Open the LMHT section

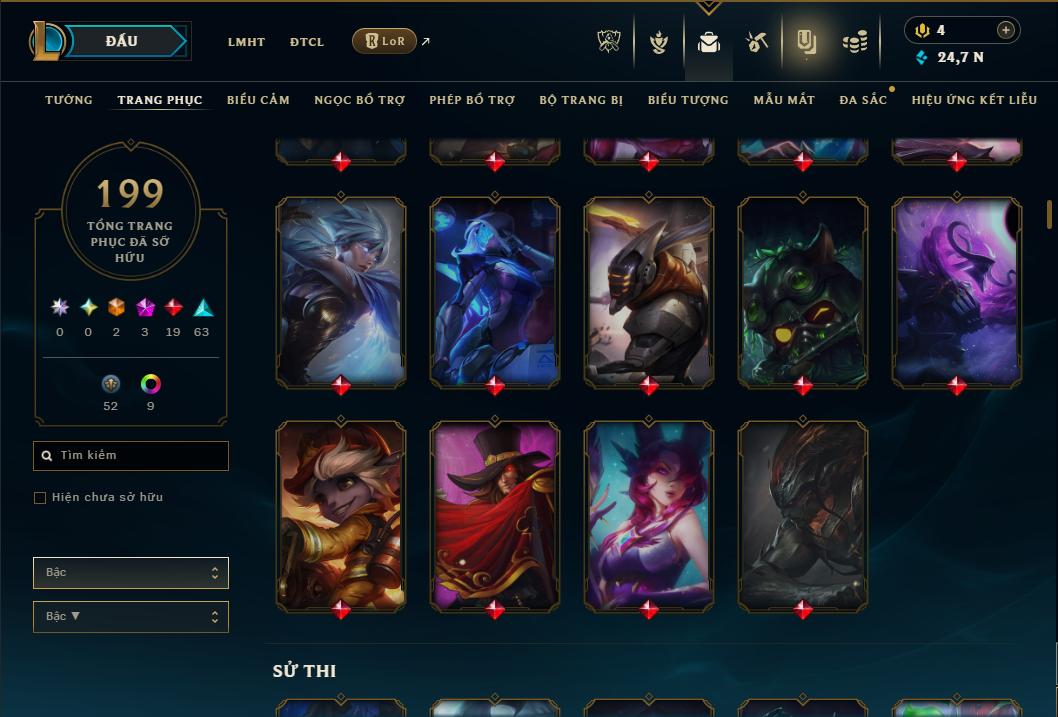[246, 42]
